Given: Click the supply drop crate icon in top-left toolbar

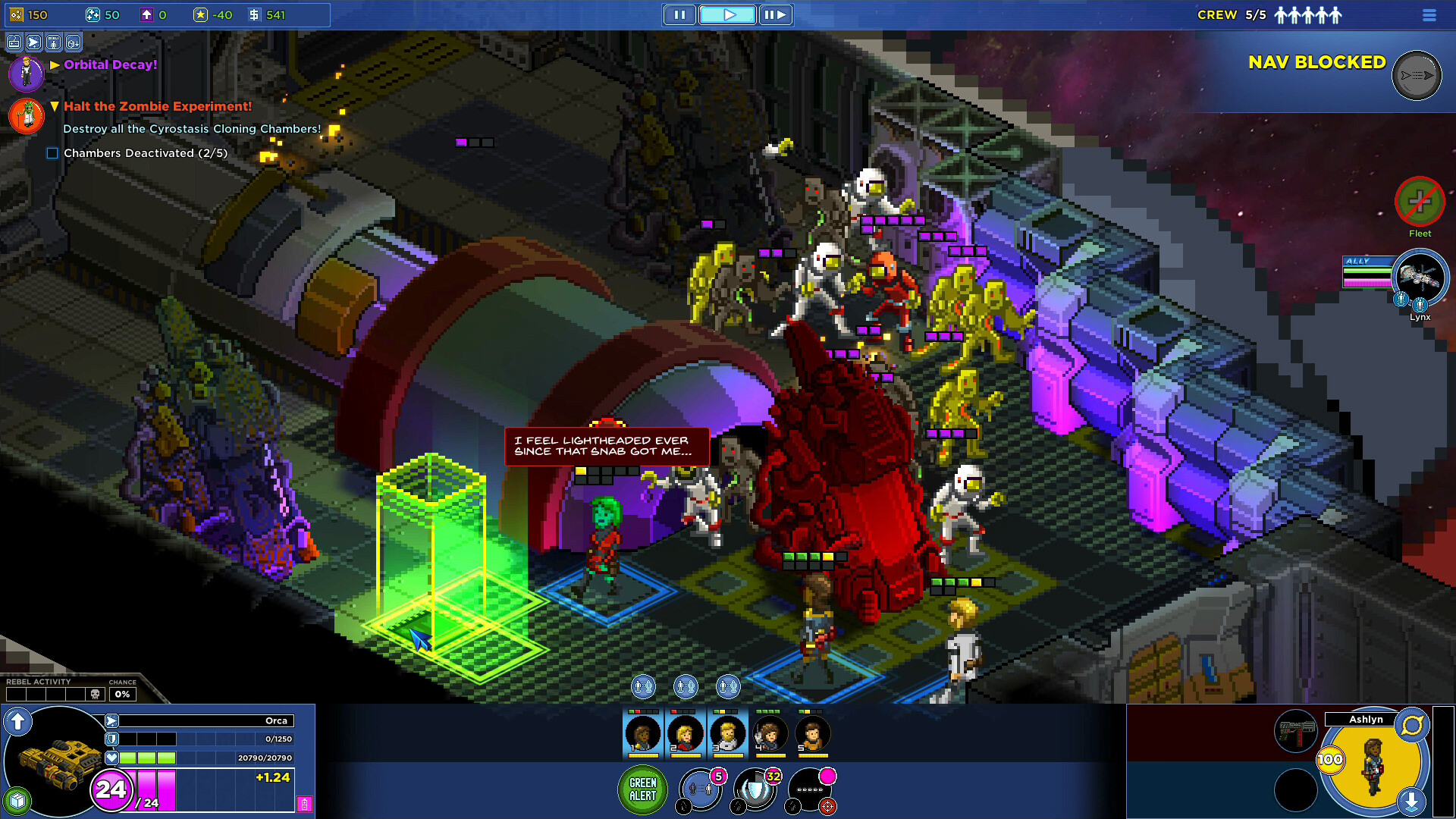Looking at the screenshot, I should point(73,42).
